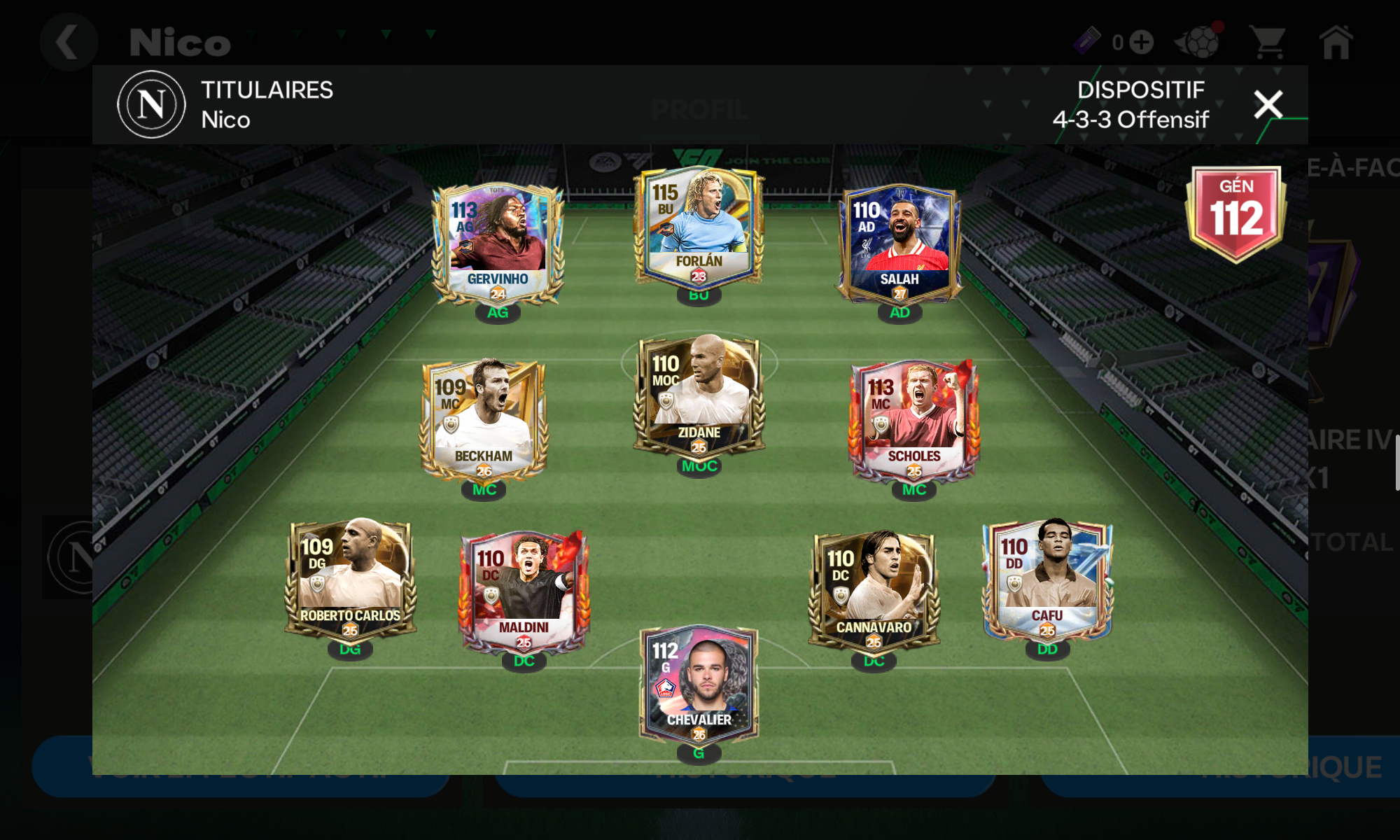Select the Roberto Carlos left back card
Viewport: 1400px width, 840px height.
[x=350, y=580]
